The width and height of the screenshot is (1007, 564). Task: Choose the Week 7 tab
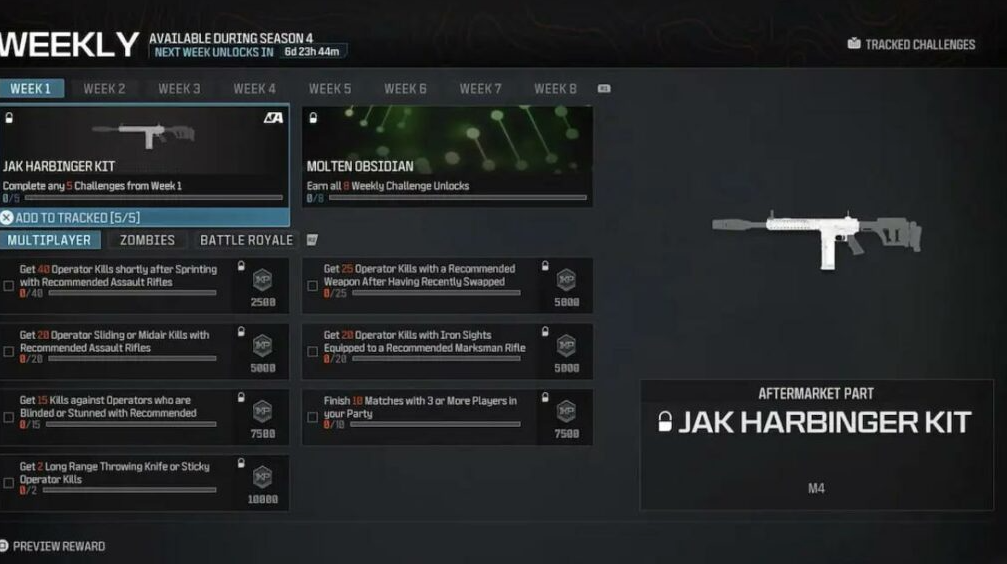click(x=480, y=89)
